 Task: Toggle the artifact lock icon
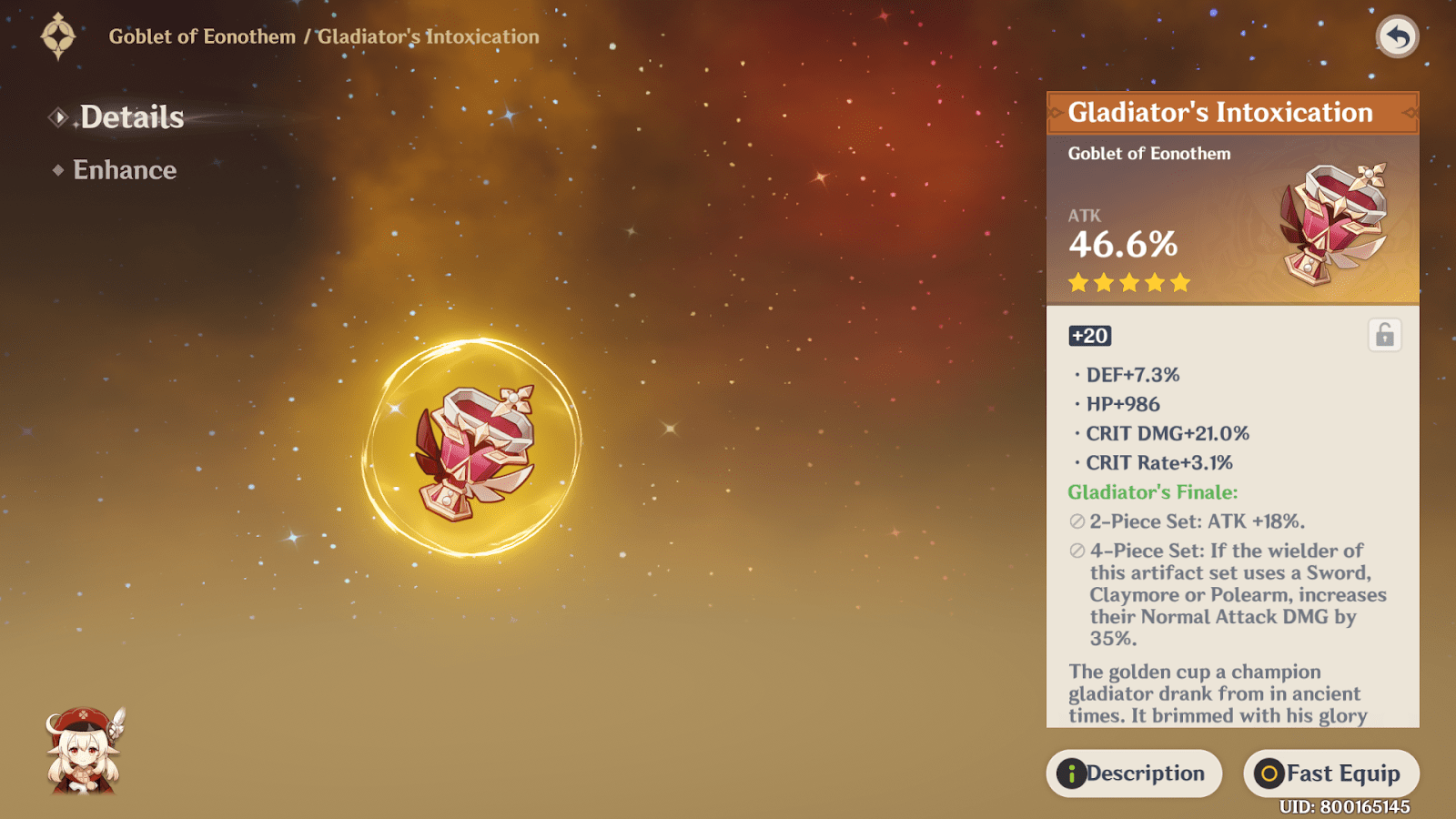coord(1384,335)
